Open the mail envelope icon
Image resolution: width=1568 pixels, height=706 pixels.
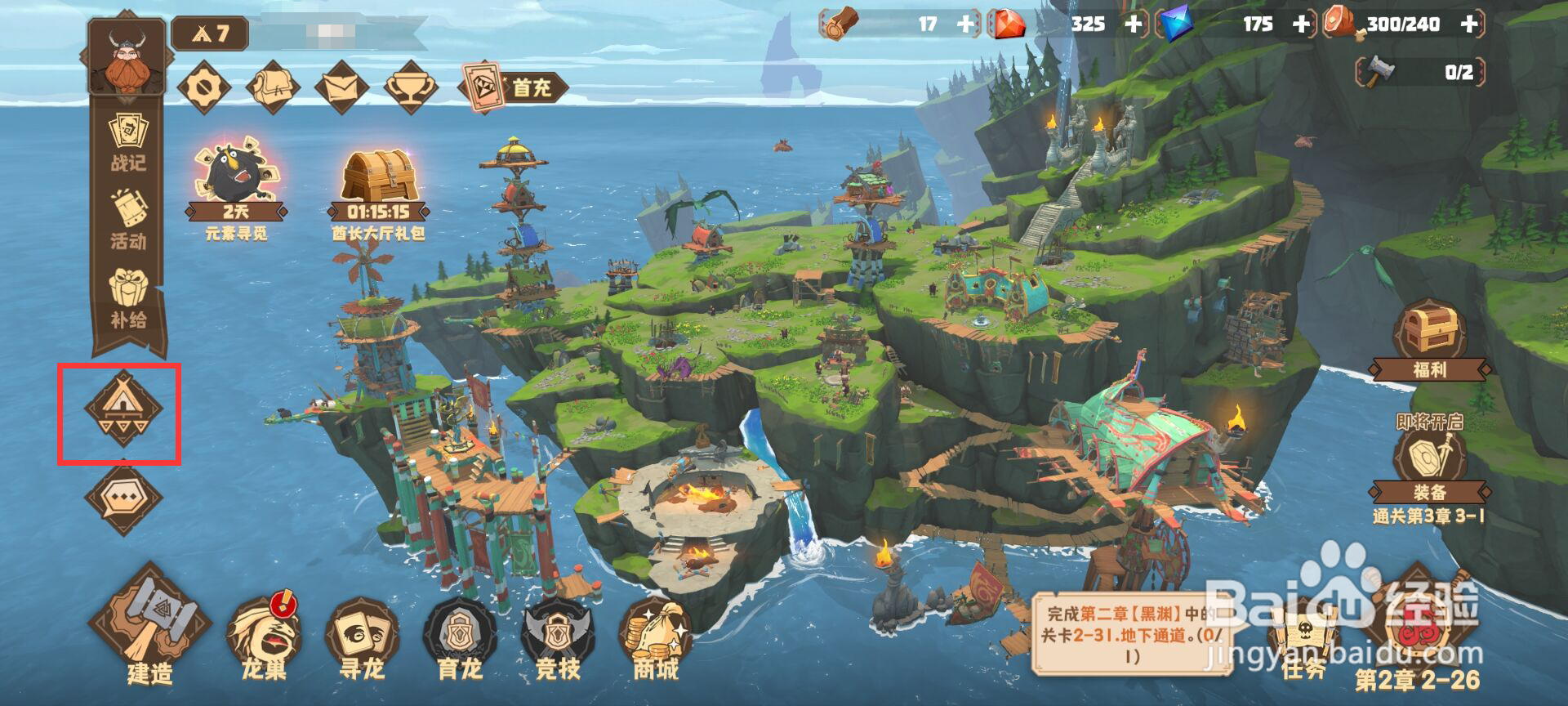click(x=341, y=87)
